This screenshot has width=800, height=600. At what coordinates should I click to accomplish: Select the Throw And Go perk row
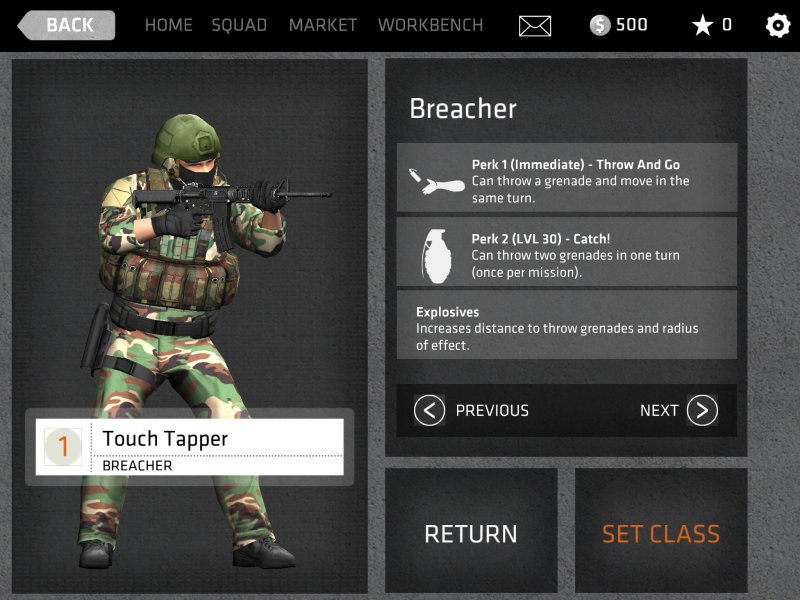click(x=567, y=178)
